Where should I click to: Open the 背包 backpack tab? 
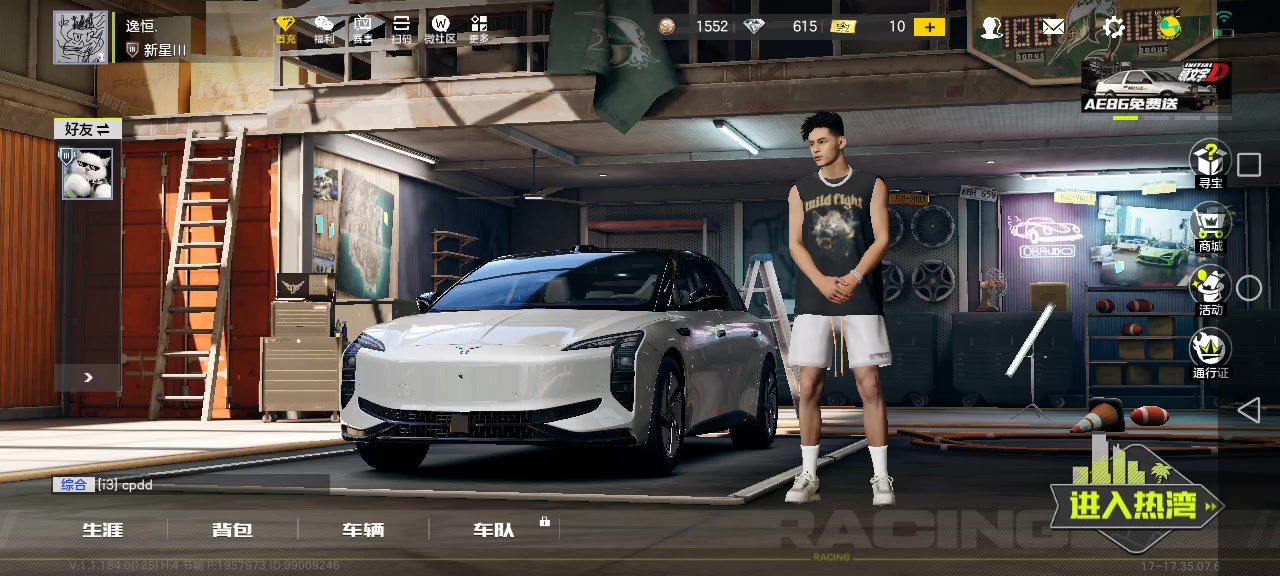[x=232, y=530]
